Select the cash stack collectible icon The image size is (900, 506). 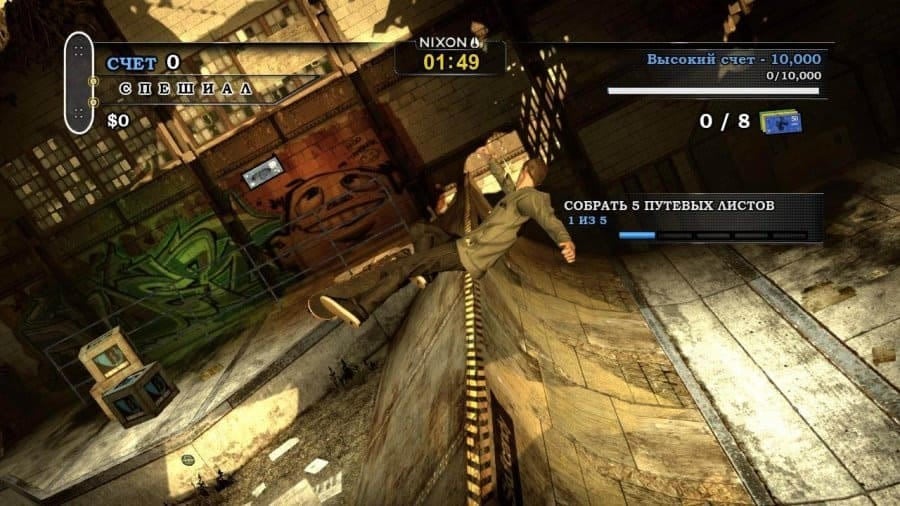(x=780, y=121)
